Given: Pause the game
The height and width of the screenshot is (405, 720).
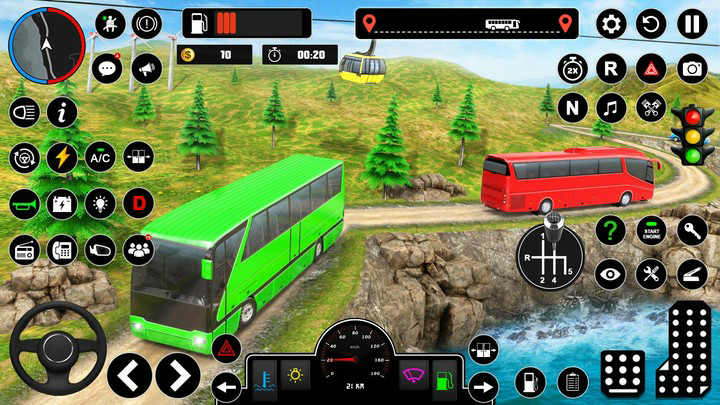Looking at the screenshot, I should pos(692,24).
